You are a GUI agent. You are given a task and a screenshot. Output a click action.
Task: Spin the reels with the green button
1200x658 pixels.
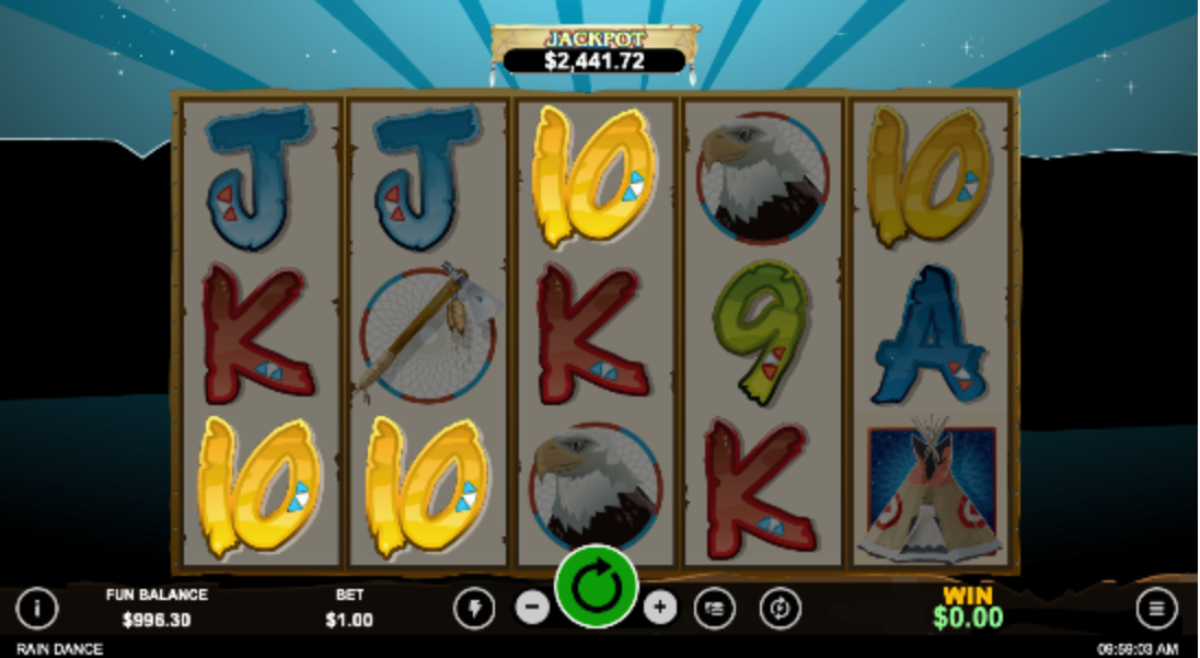coord(597,587)
